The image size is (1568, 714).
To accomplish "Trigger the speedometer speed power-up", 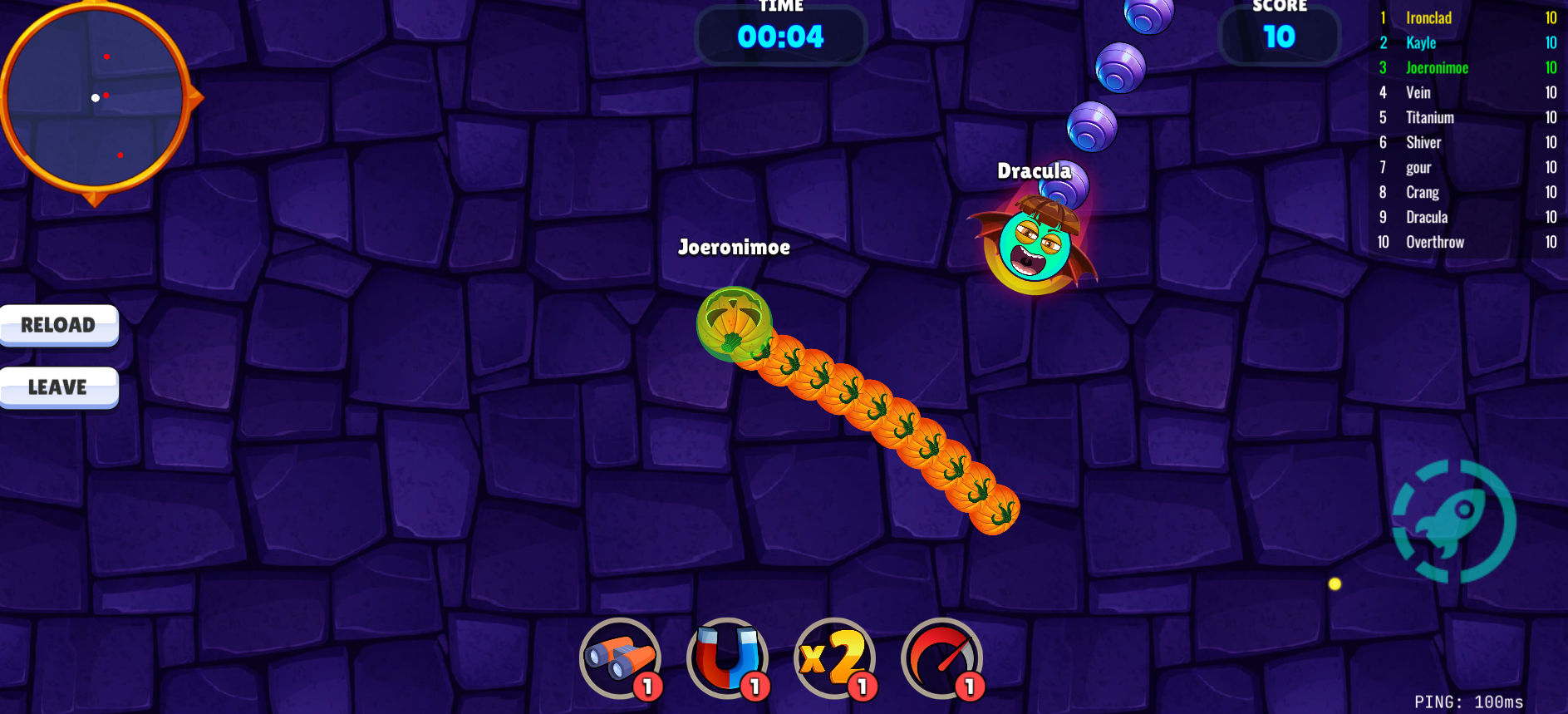I will (941, 659).
